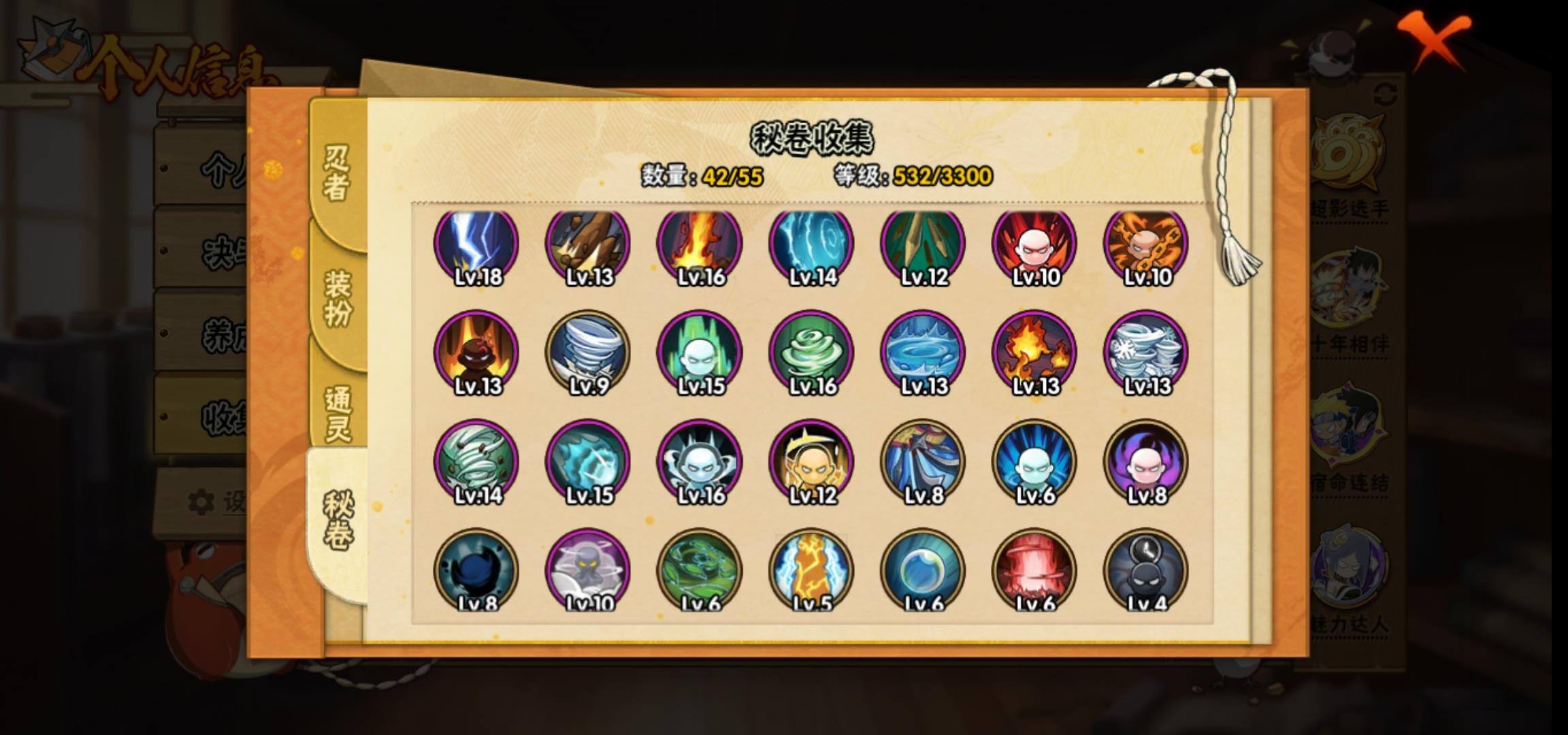Click the Lv.8 purple aura figure scroll
The height and width of the screenshot is (735, 1568).
[x=1146, y=461]
